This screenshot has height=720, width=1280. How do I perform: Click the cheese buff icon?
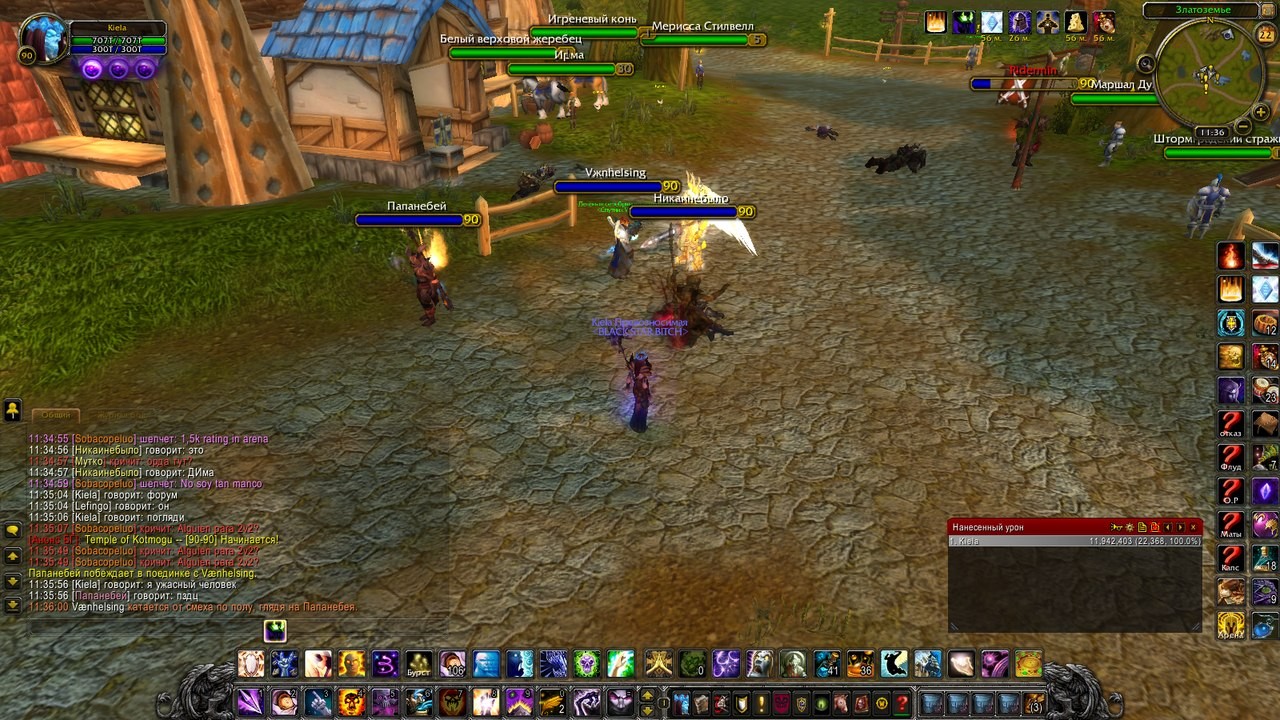pyautogui.click(x=1076, y=22)
